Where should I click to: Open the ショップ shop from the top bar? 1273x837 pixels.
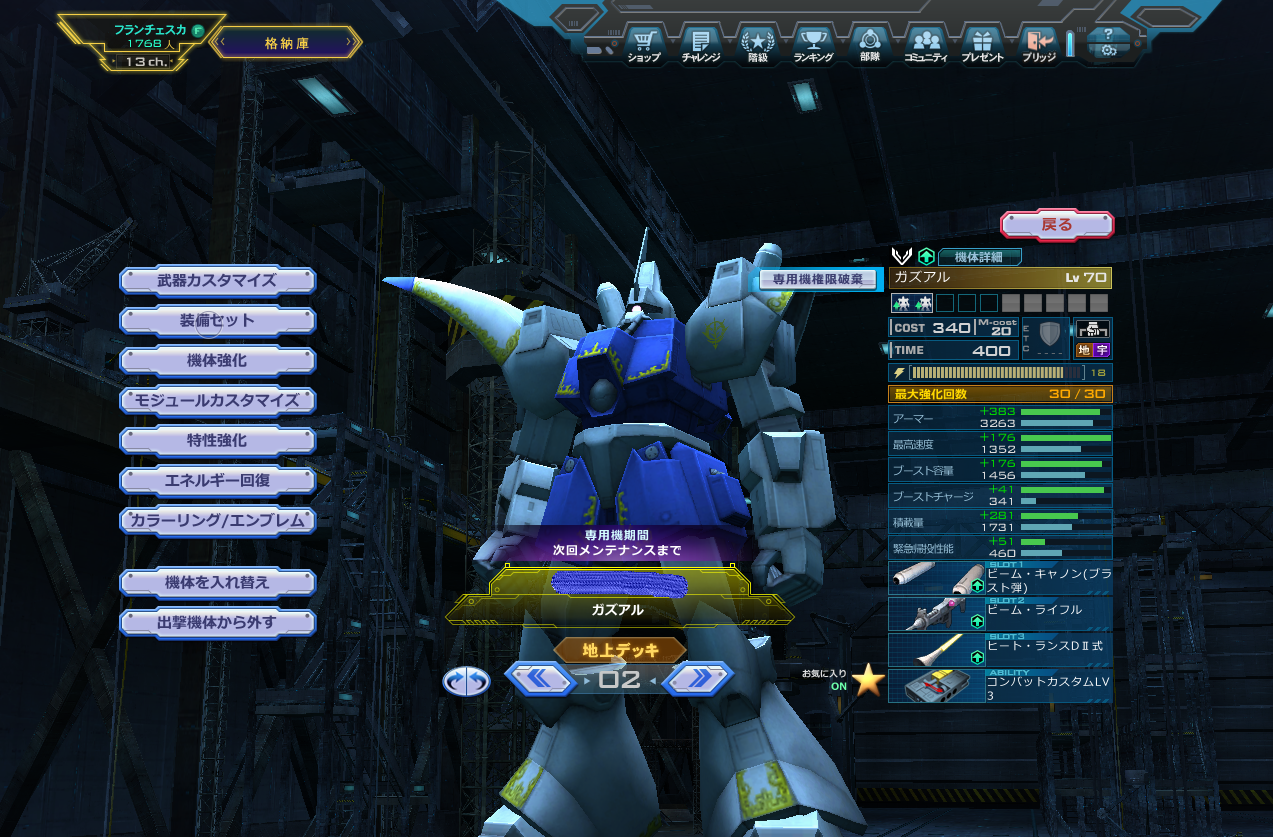[644, 45]
